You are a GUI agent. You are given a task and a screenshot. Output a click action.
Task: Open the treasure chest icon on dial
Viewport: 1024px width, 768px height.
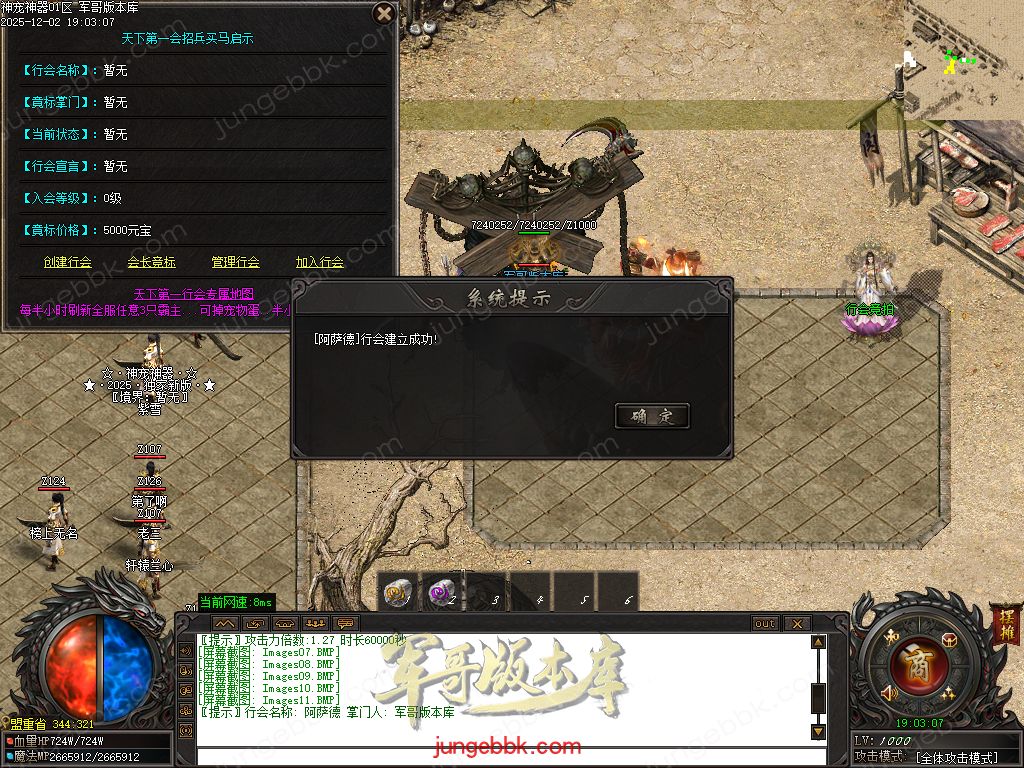948,639
